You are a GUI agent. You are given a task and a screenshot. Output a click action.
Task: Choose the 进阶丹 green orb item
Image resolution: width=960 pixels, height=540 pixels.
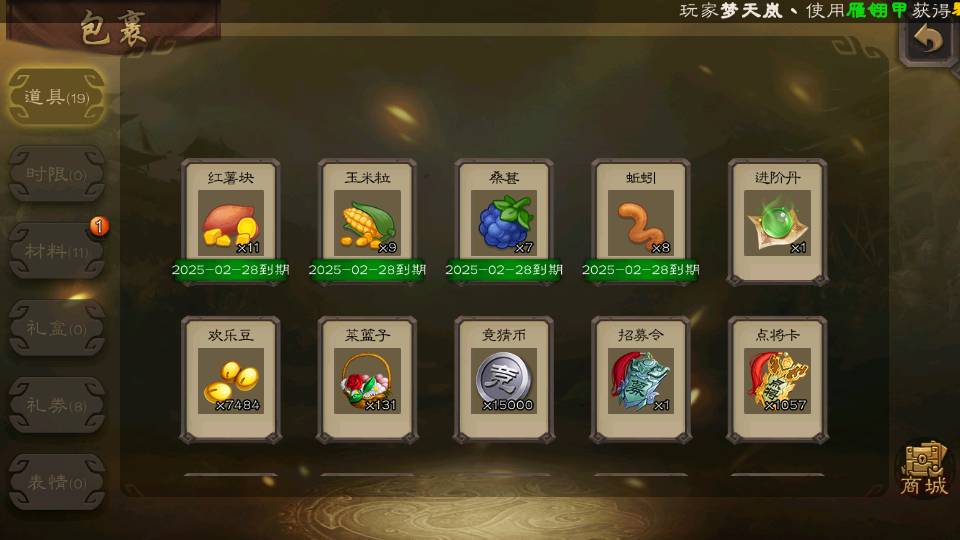point(777,222)
